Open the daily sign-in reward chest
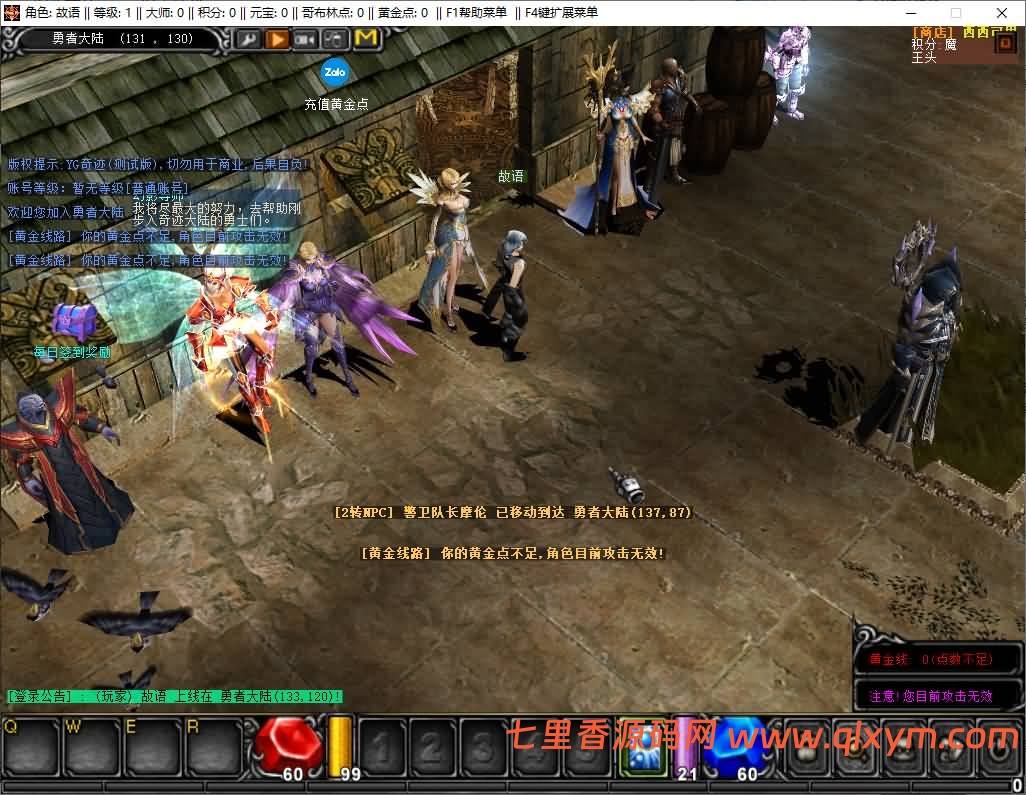This screenshot has width=1026, height=795. pos(71,323)
